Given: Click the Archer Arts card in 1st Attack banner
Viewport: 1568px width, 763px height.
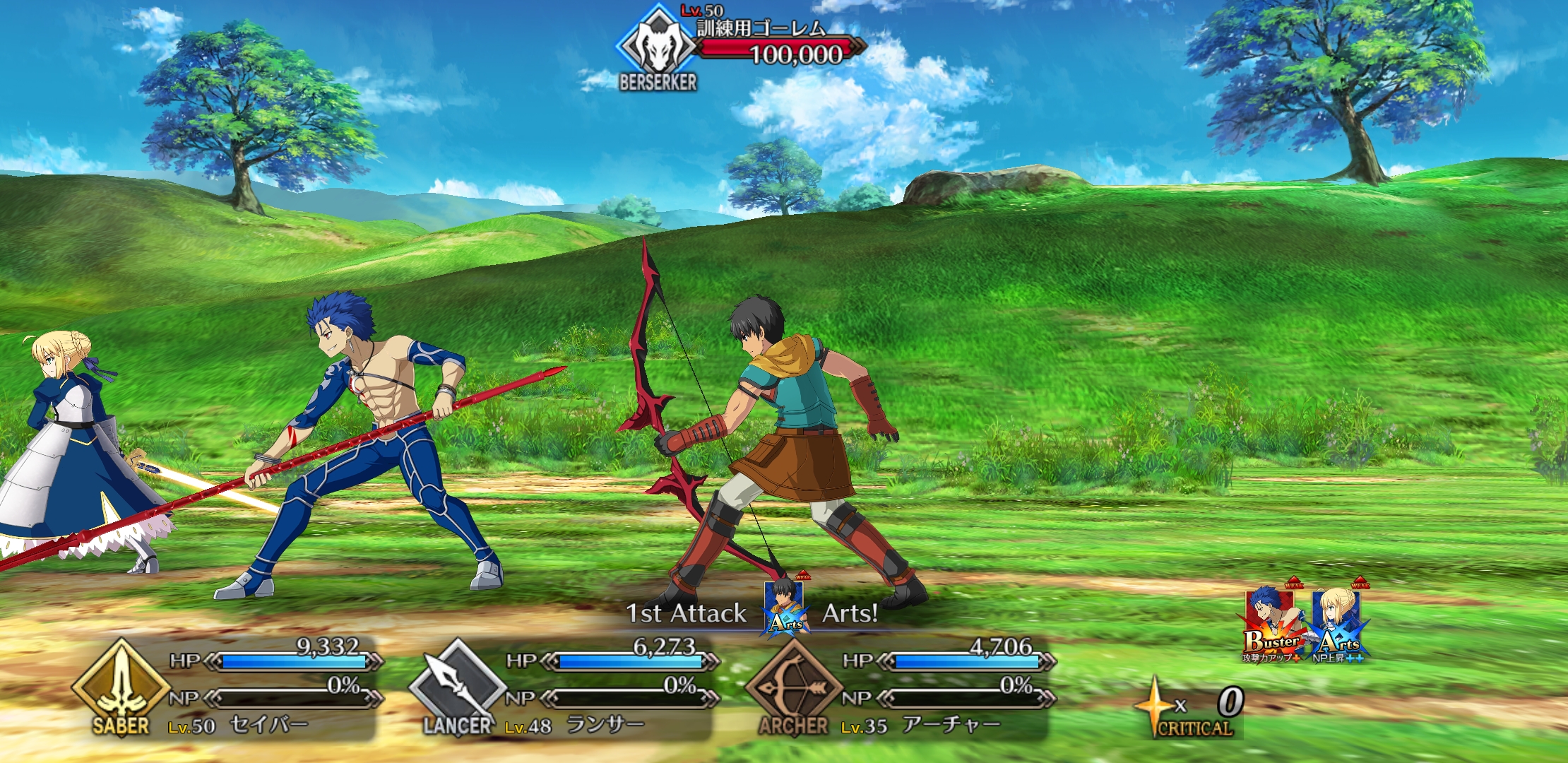Looking at the screenshot, I should 785,608.
